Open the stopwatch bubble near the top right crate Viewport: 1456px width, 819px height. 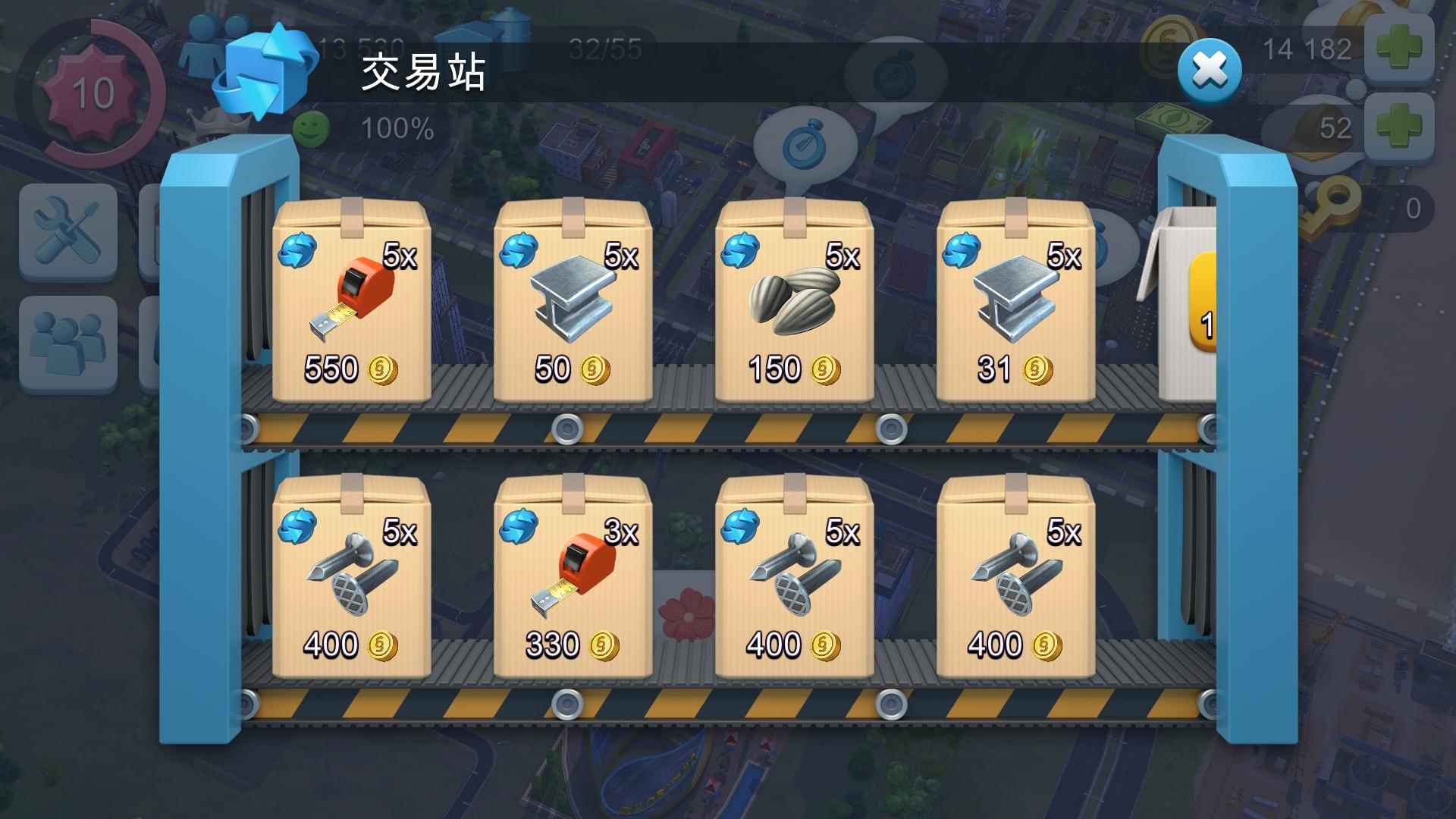(895, 72)
